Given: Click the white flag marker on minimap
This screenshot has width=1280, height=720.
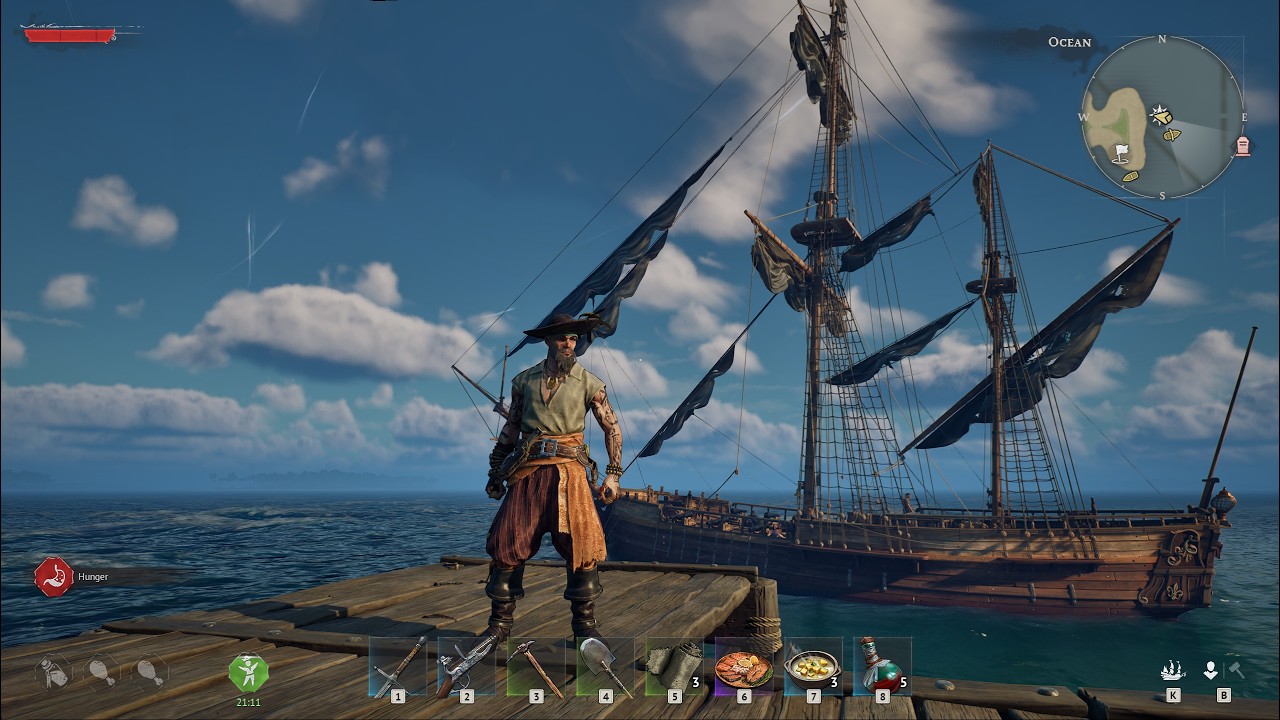Looking at the screenshot, I should coord(1121,153).
